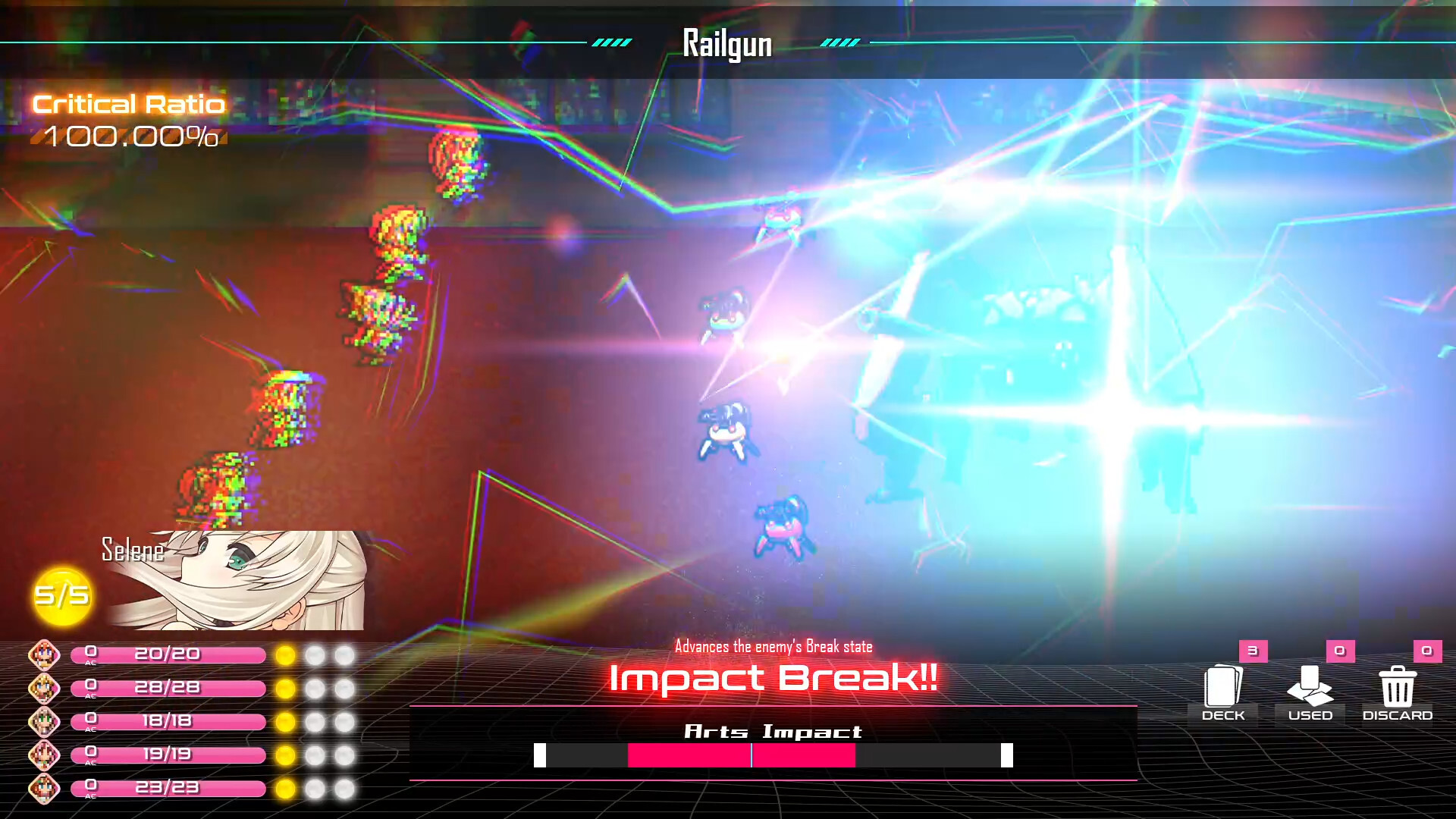Viewport: 1456px width, 819px height.
Task: Select the party member with 18/18 HP
Action: click(45, 720)
